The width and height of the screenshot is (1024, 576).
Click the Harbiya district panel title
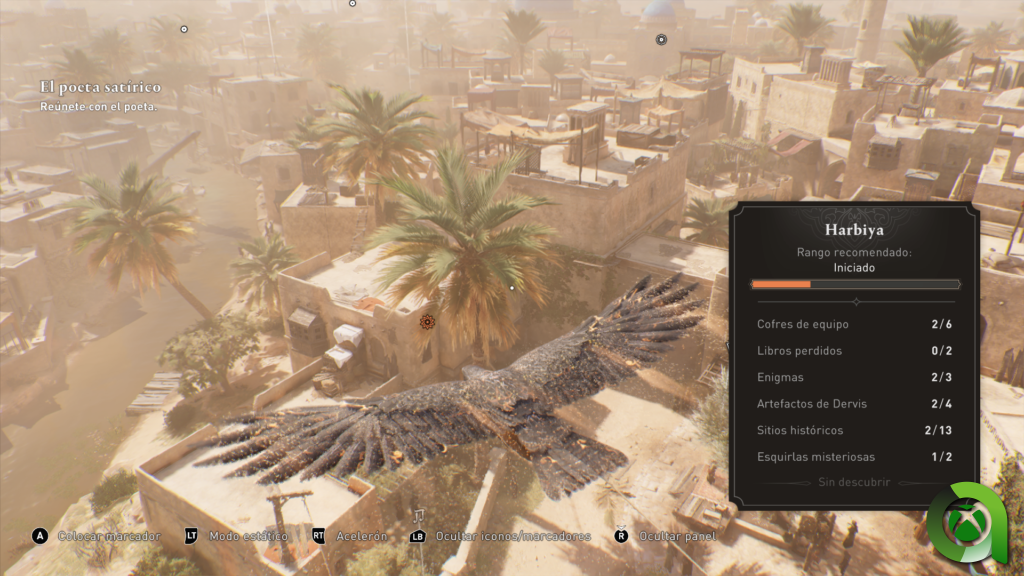(x=854, y=228)
